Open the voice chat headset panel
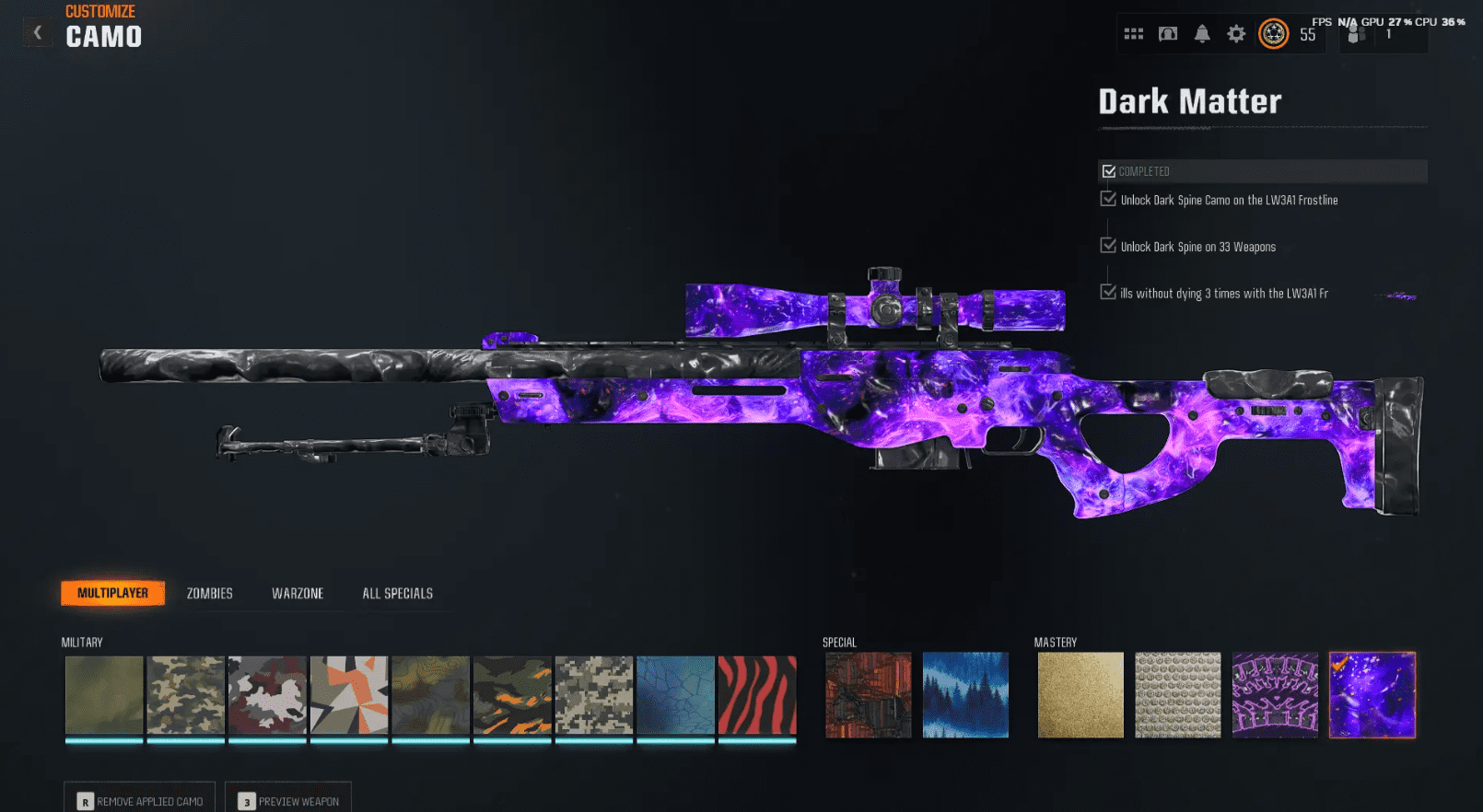Viewport: 1483px width, 812px height. tap(1168, 33)
